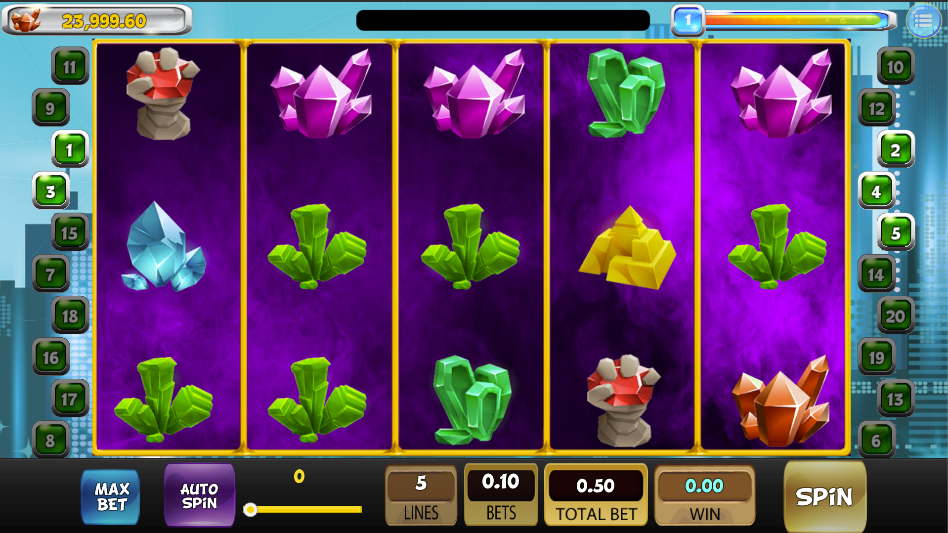Viewport: 948px width, 533px height.
Task: Highlight payline number 20
Action: click(x=895, y=316)
